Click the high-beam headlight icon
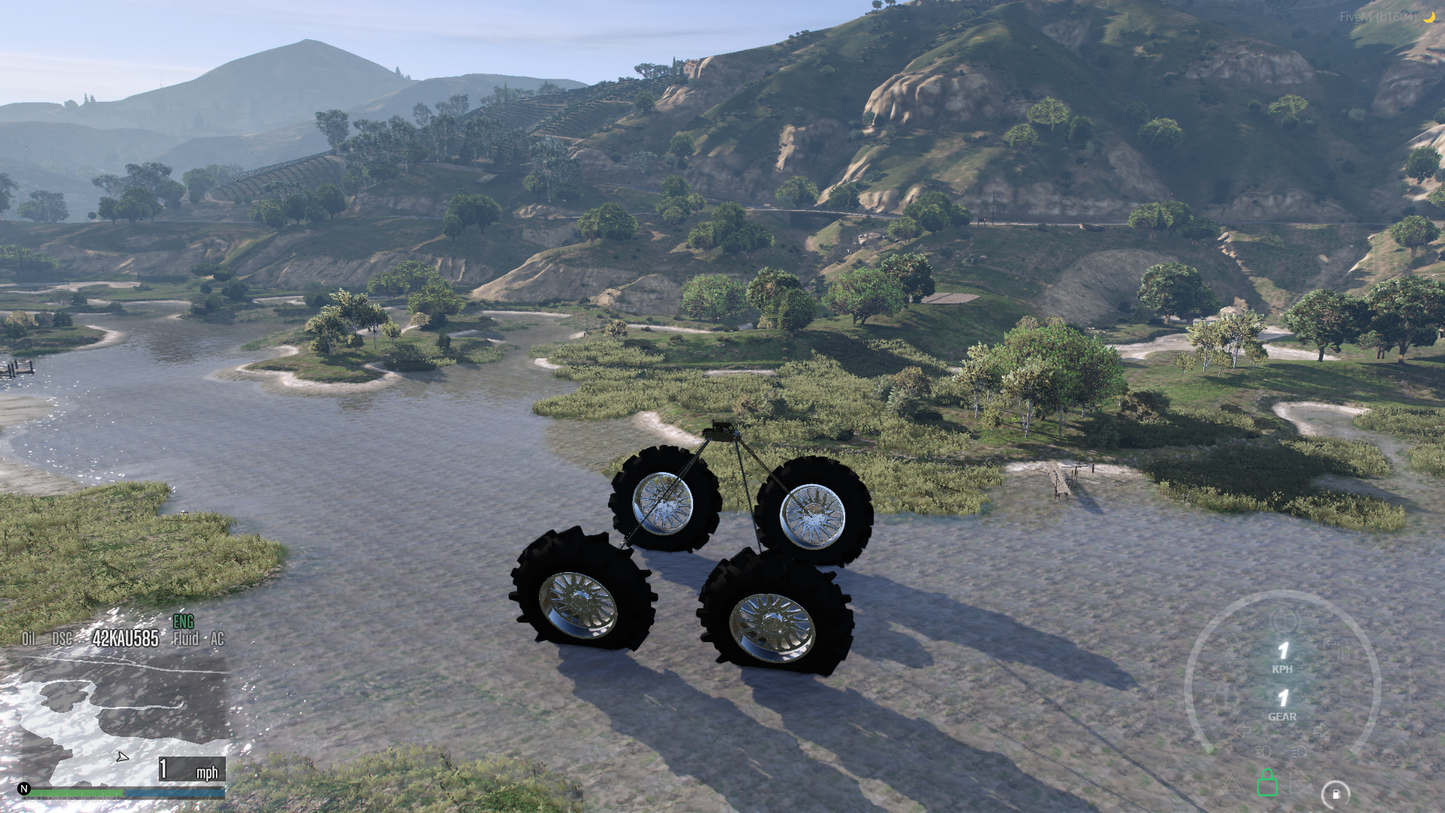 point(1299,751)
